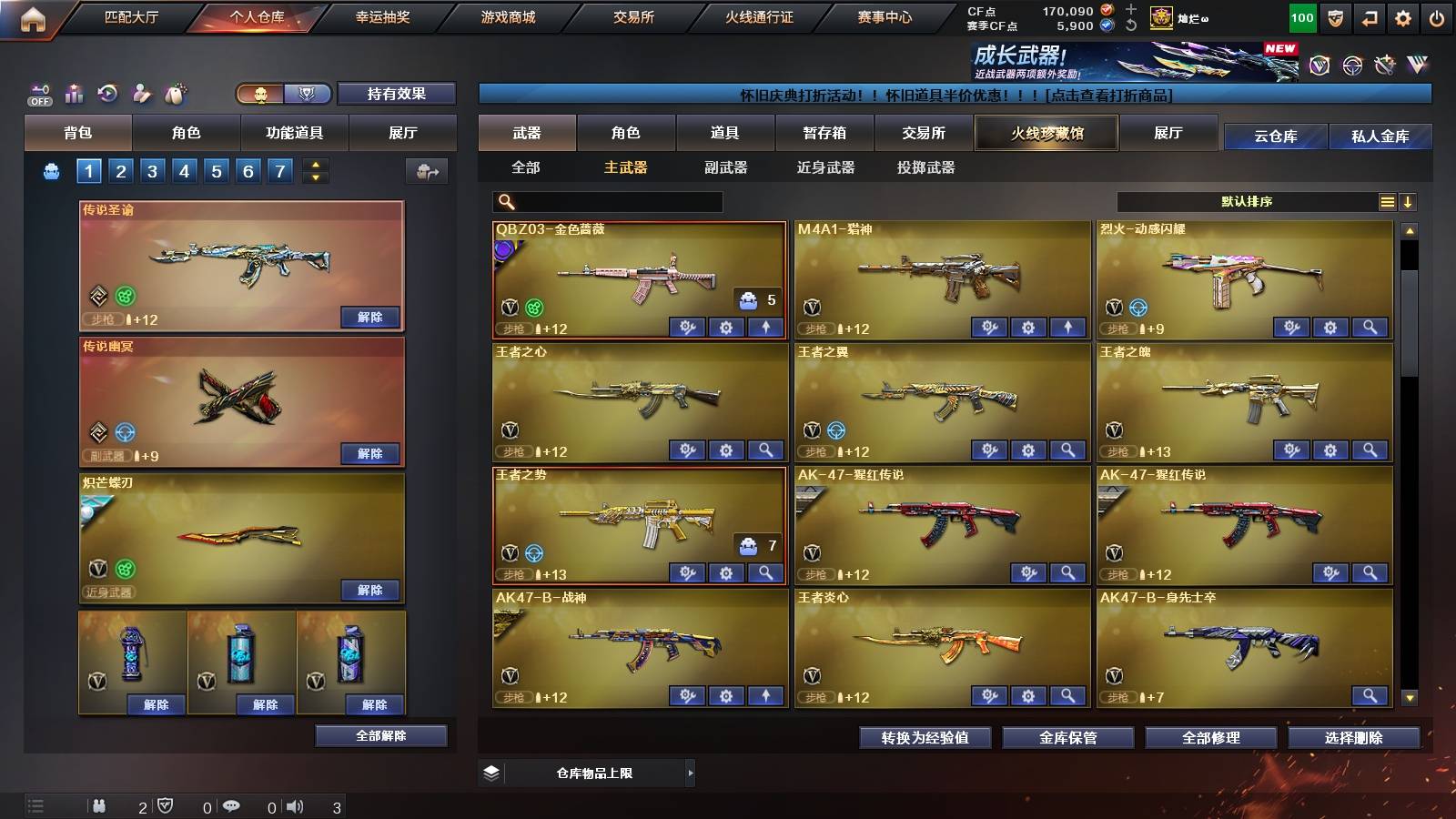Viewport: 1456px width, 819px height.
Task: Switch to the 暂存箱 warehouse tab
Action: click(x=826, y=133)
